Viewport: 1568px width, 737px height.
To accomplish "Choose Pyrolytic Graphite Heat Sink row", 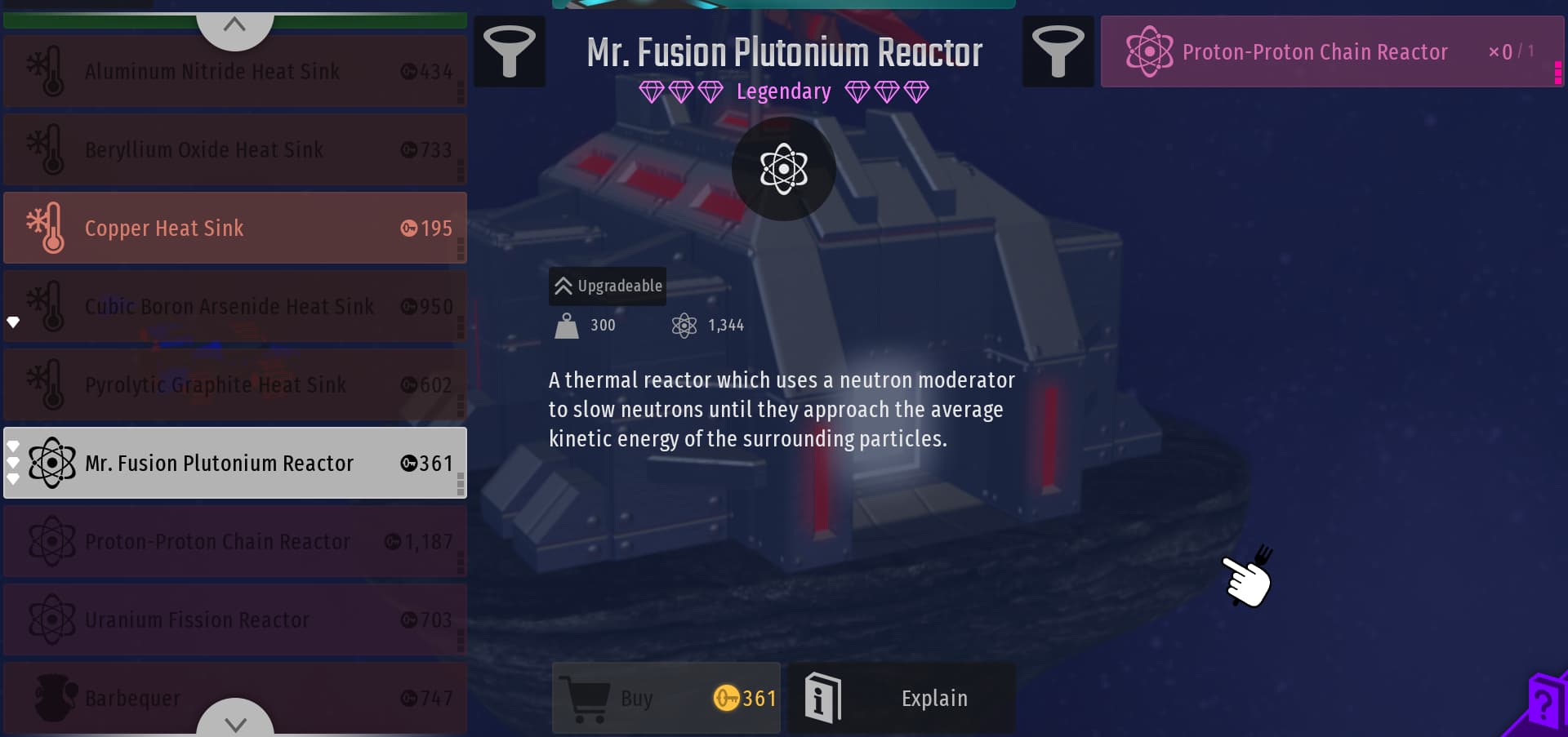I will point(235,385).
